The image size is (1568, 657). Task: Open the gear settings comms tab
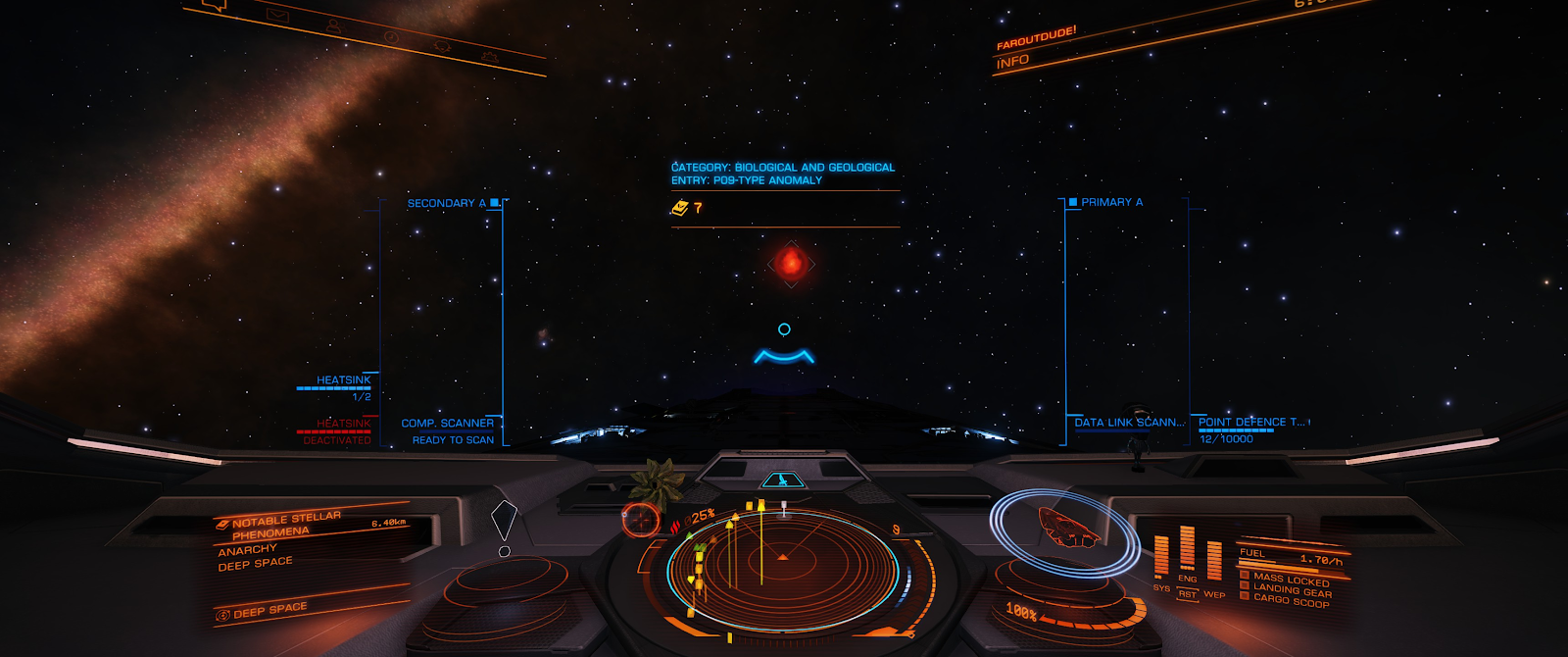tap(487, 58)
